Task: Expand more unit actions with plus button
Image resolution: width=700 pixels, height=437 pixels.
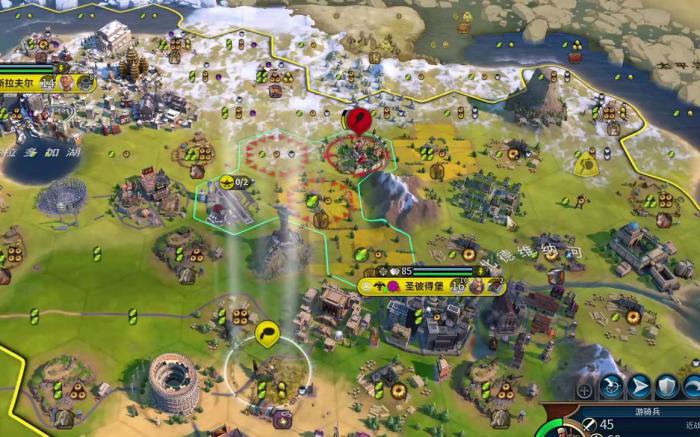Action: point(586,389)
